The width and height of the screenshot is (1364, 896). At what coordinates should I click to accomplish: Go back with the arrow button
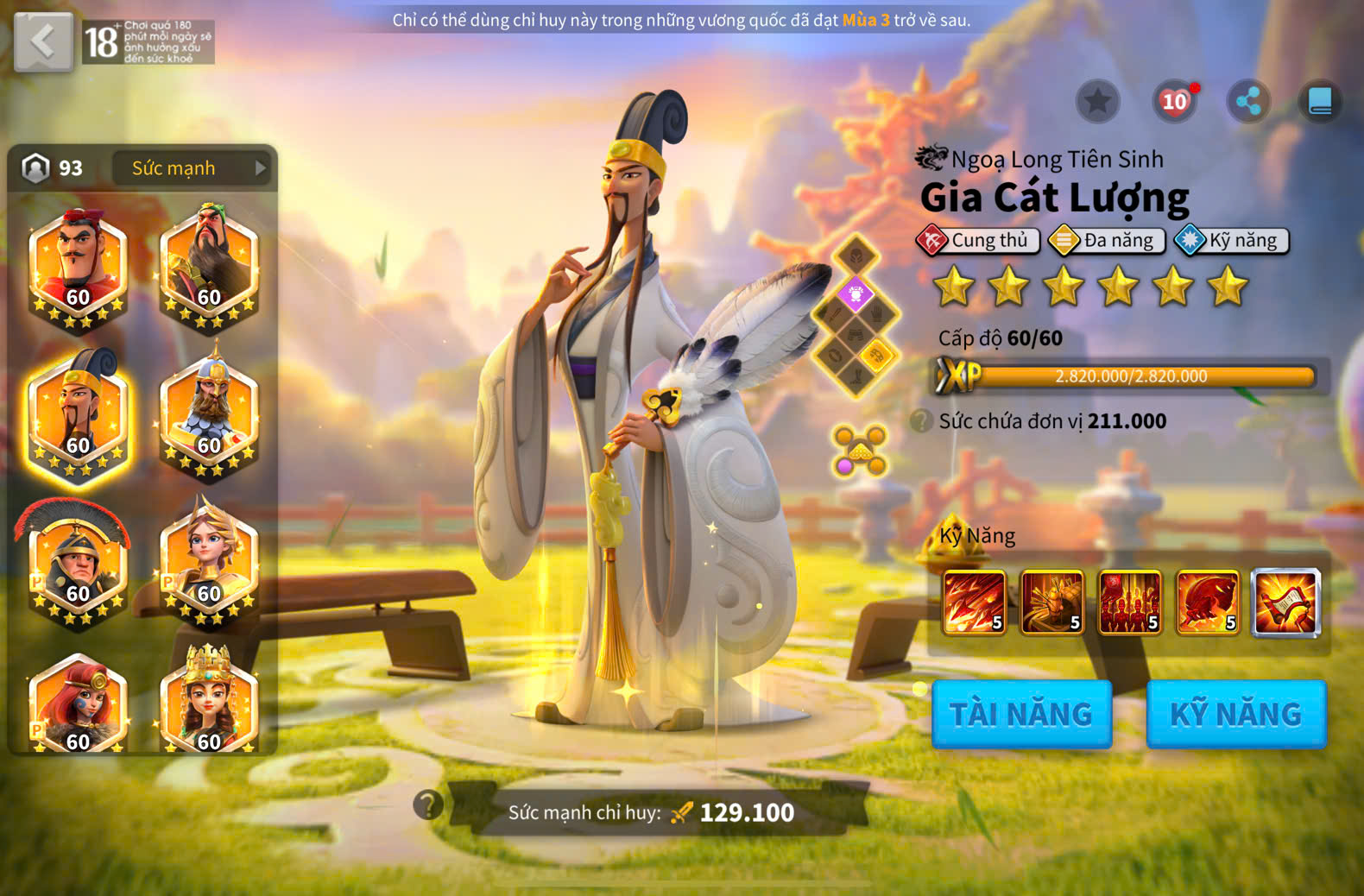point(43,41)
